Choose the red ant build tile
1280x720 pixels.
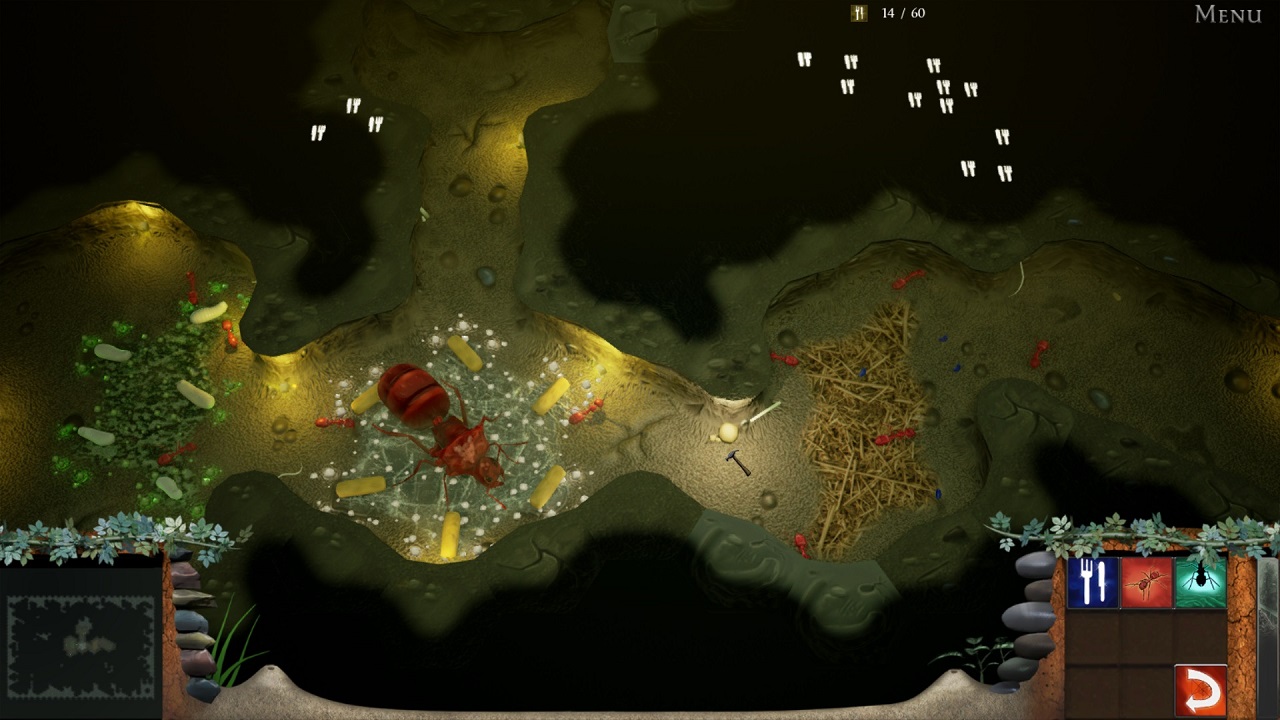click(x=1146, y=582)
